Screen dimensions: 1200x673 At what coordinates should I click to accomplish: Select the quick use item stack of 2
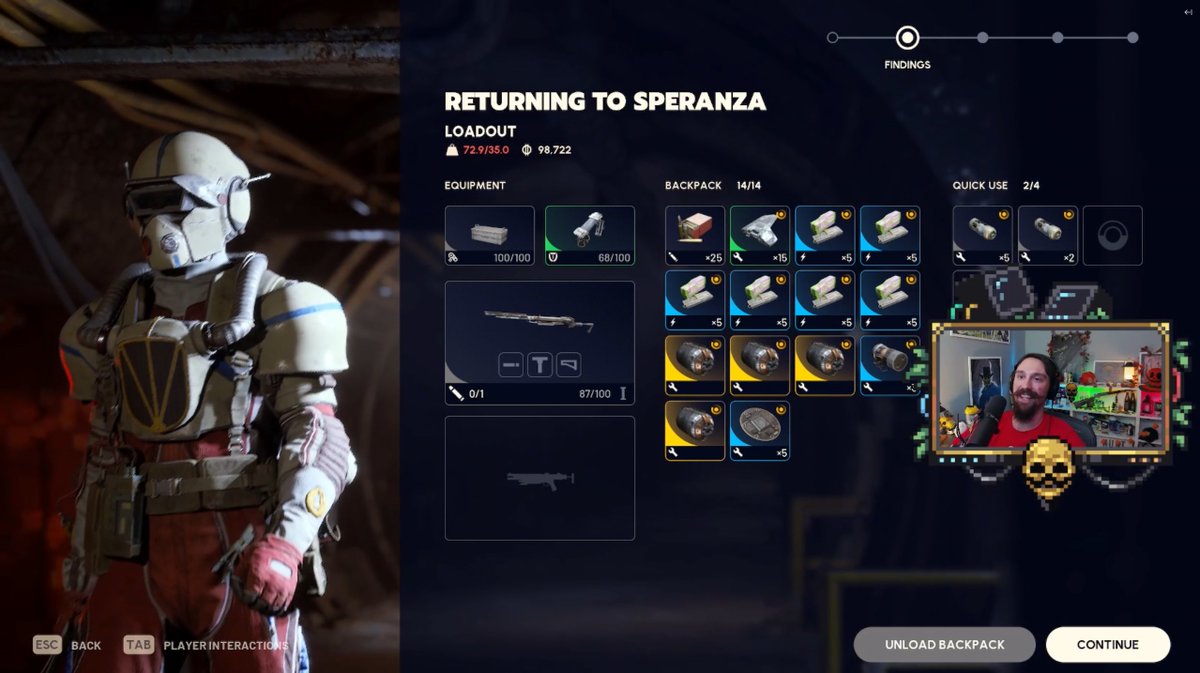click(1047, 235)
